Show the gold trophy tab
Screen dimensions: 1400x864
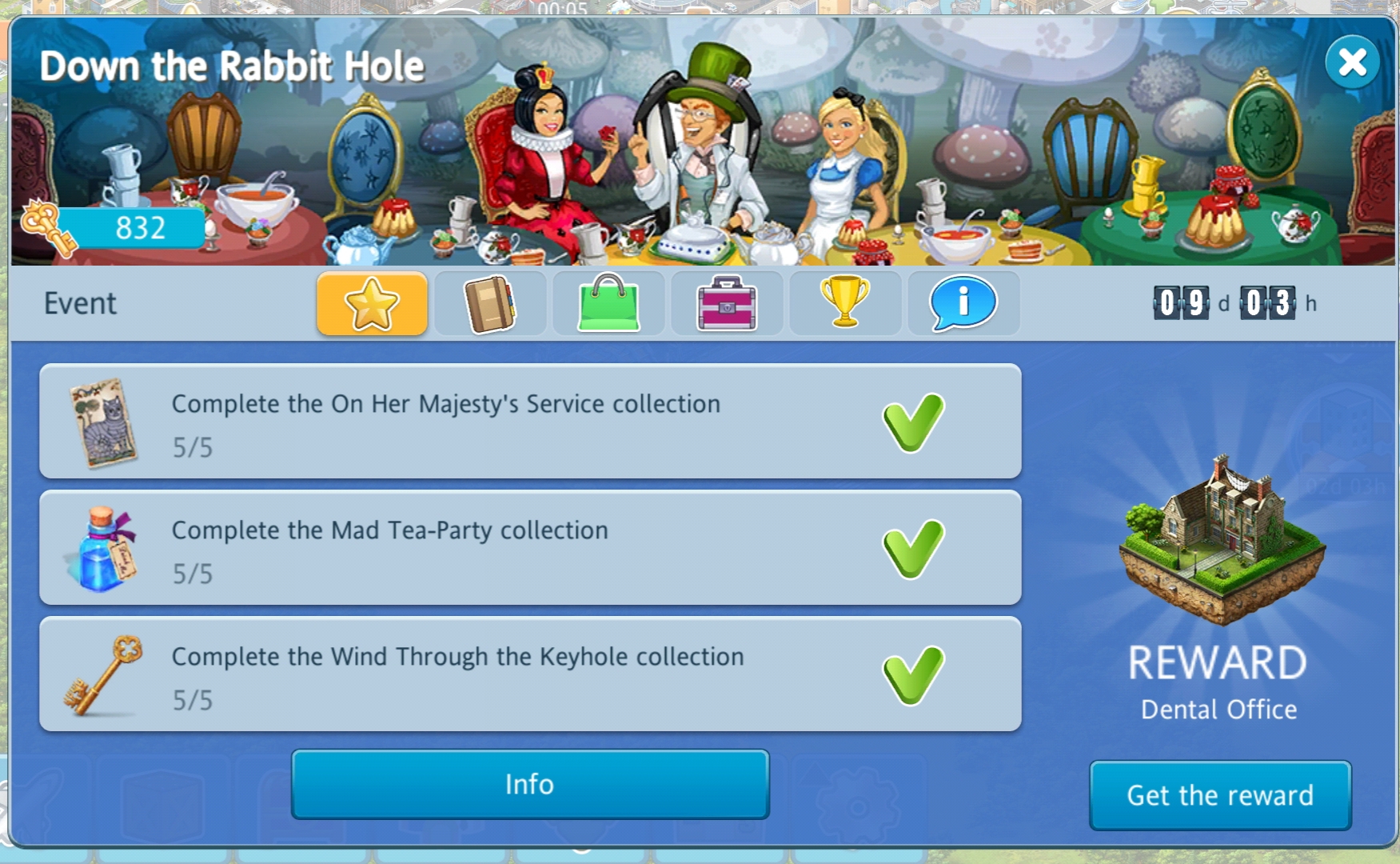point(845,303)
